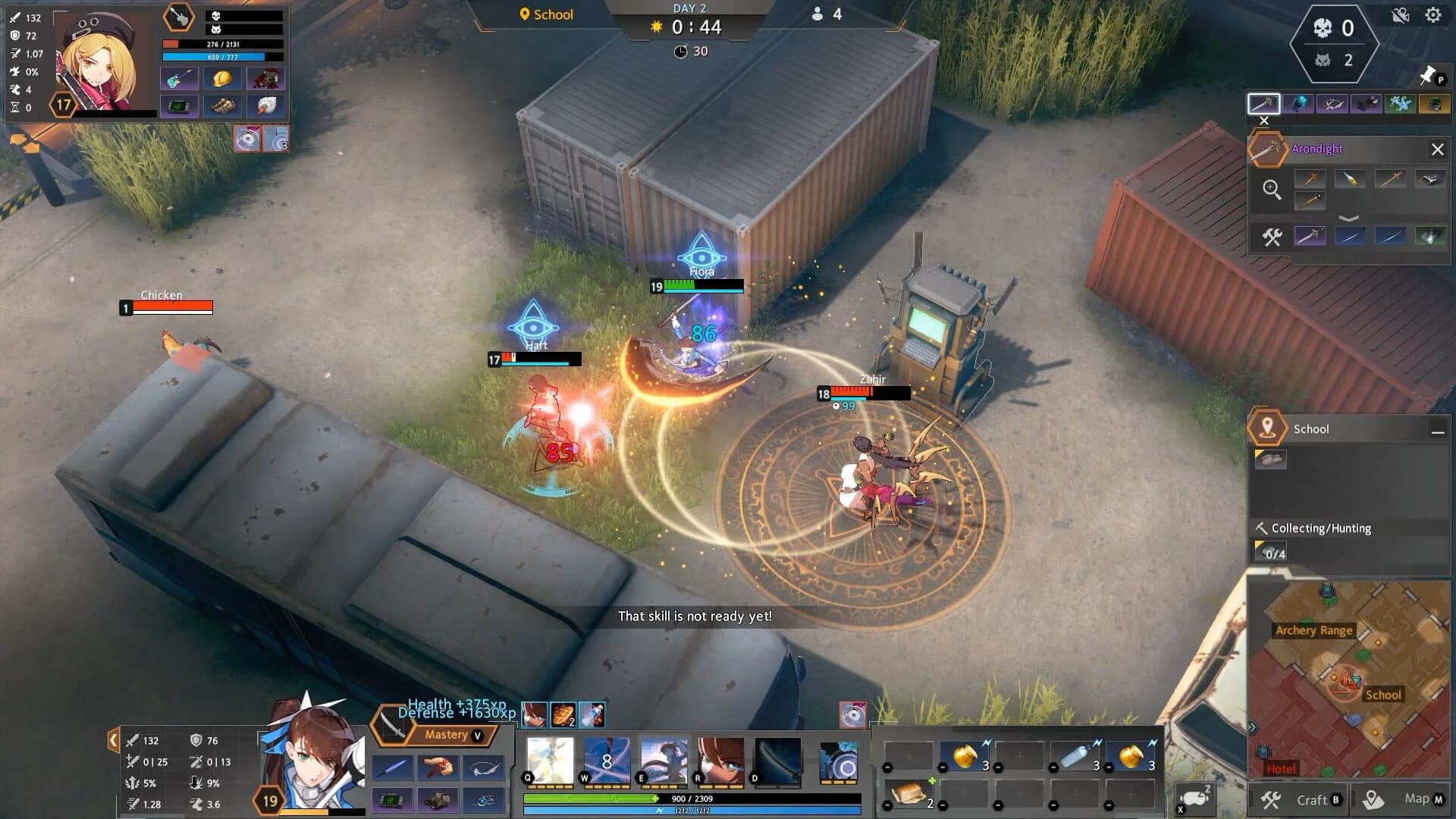Click the magnifying glass in the Arondight panel
Screen dimensions: 1456x819
[x=1272, y=187]
